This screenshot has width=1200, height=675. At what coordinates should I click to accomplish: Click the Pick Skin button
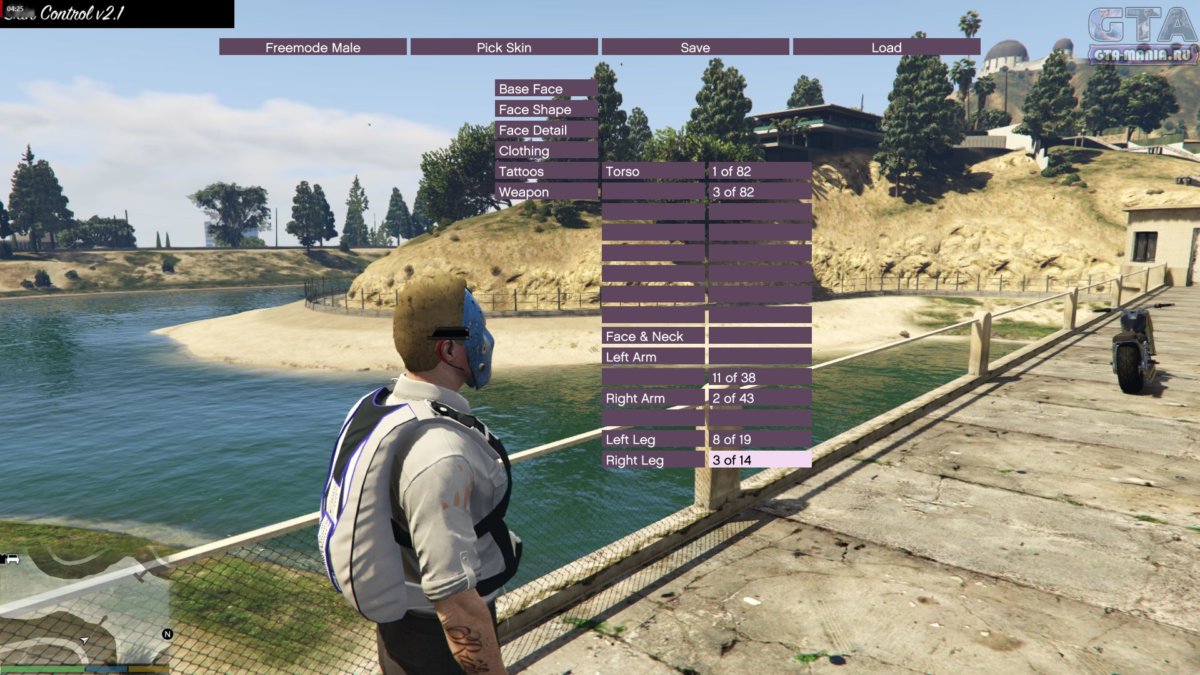[504, 47]
